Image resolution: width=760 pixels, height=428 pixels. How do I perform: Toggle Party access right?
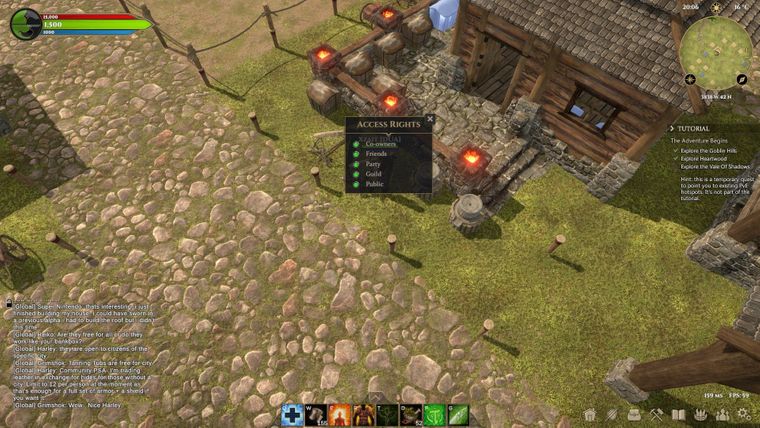point(356,164)
